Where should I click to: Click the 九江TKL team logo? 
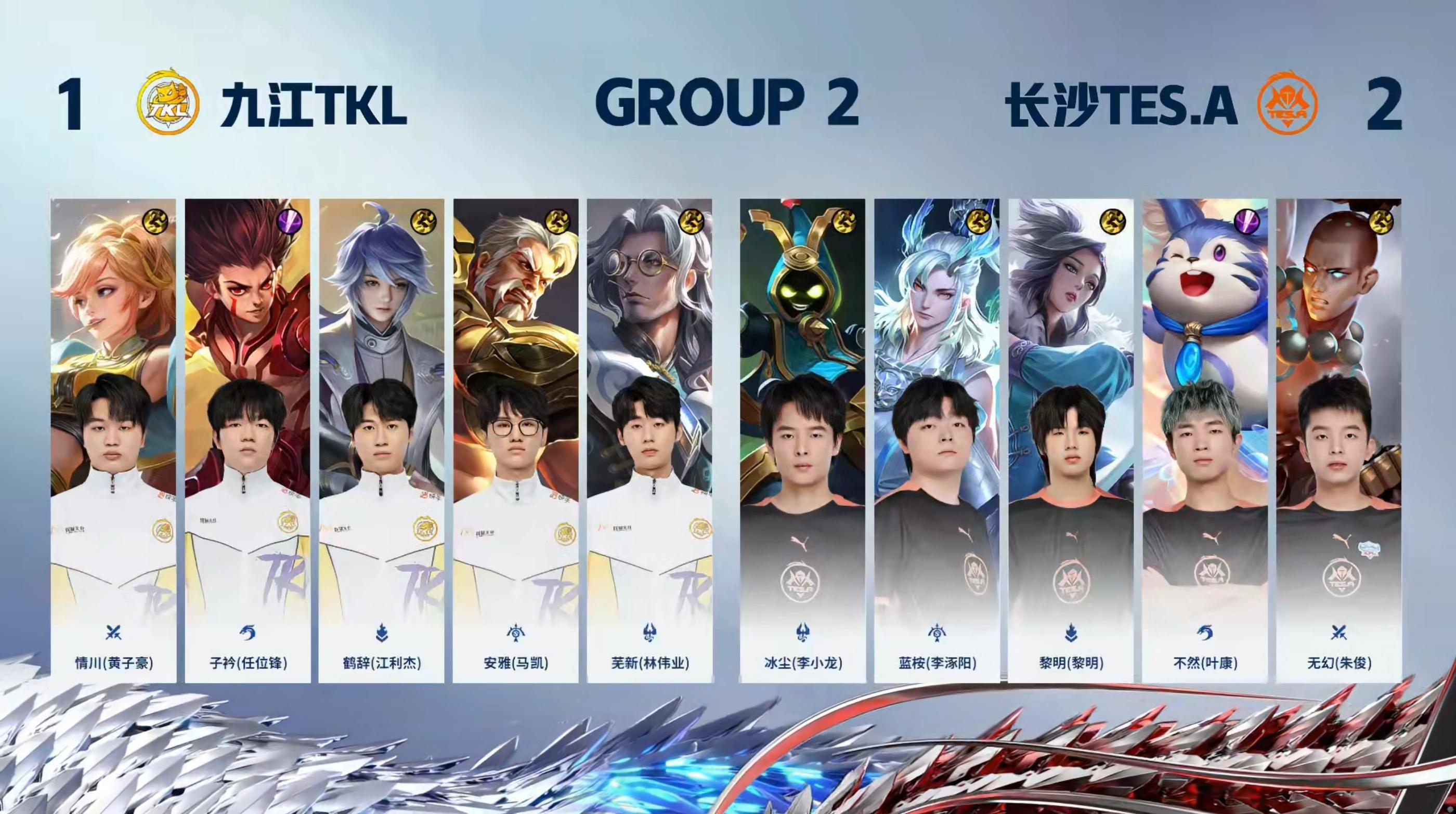pyautogui.click(x=168, y=103)
